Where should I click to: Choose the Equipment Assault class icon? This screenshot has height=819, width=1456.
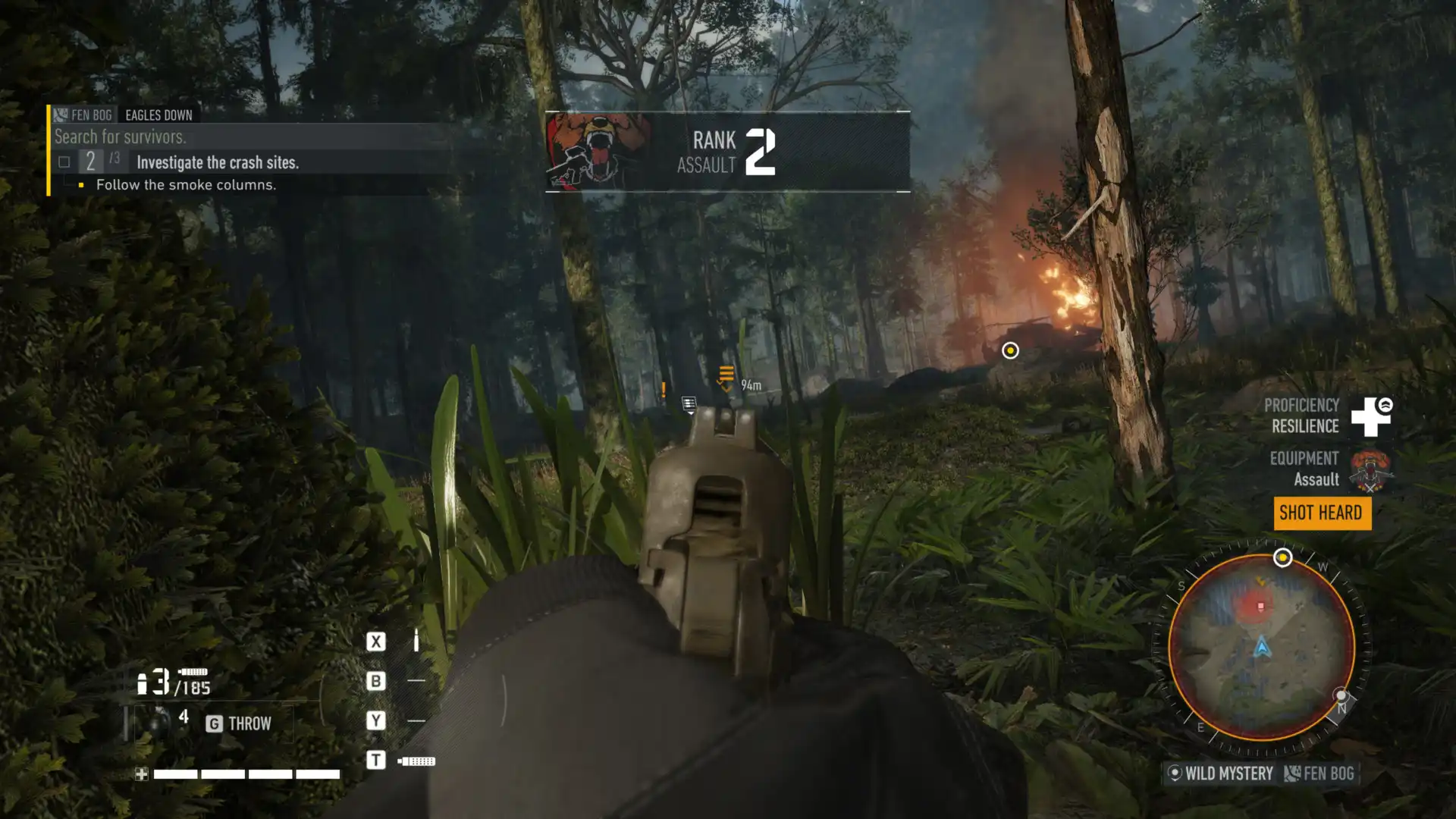click(1371, 469)
